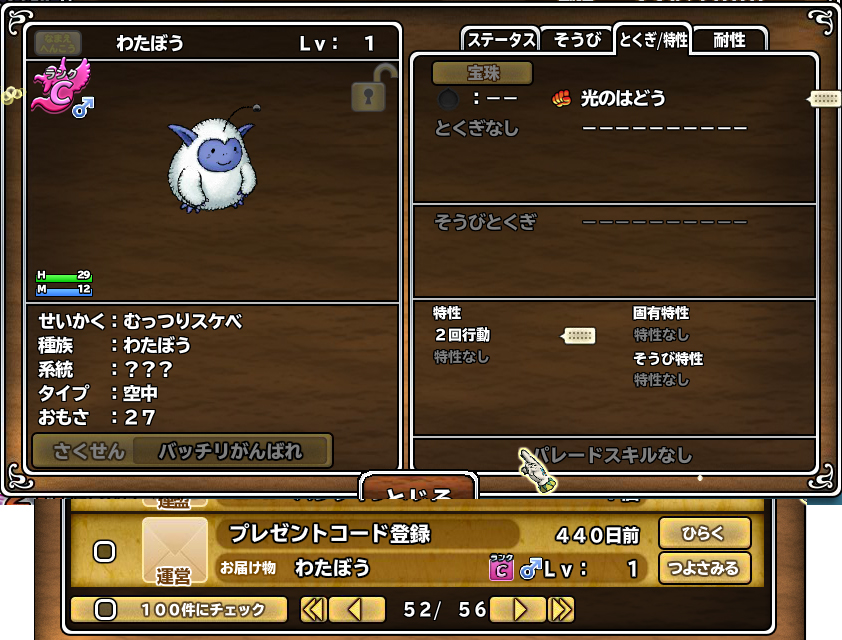Open つよさみる to view strength
Image resolution: width=842 pixels, height=640 pixels.
tap(704, 568)
